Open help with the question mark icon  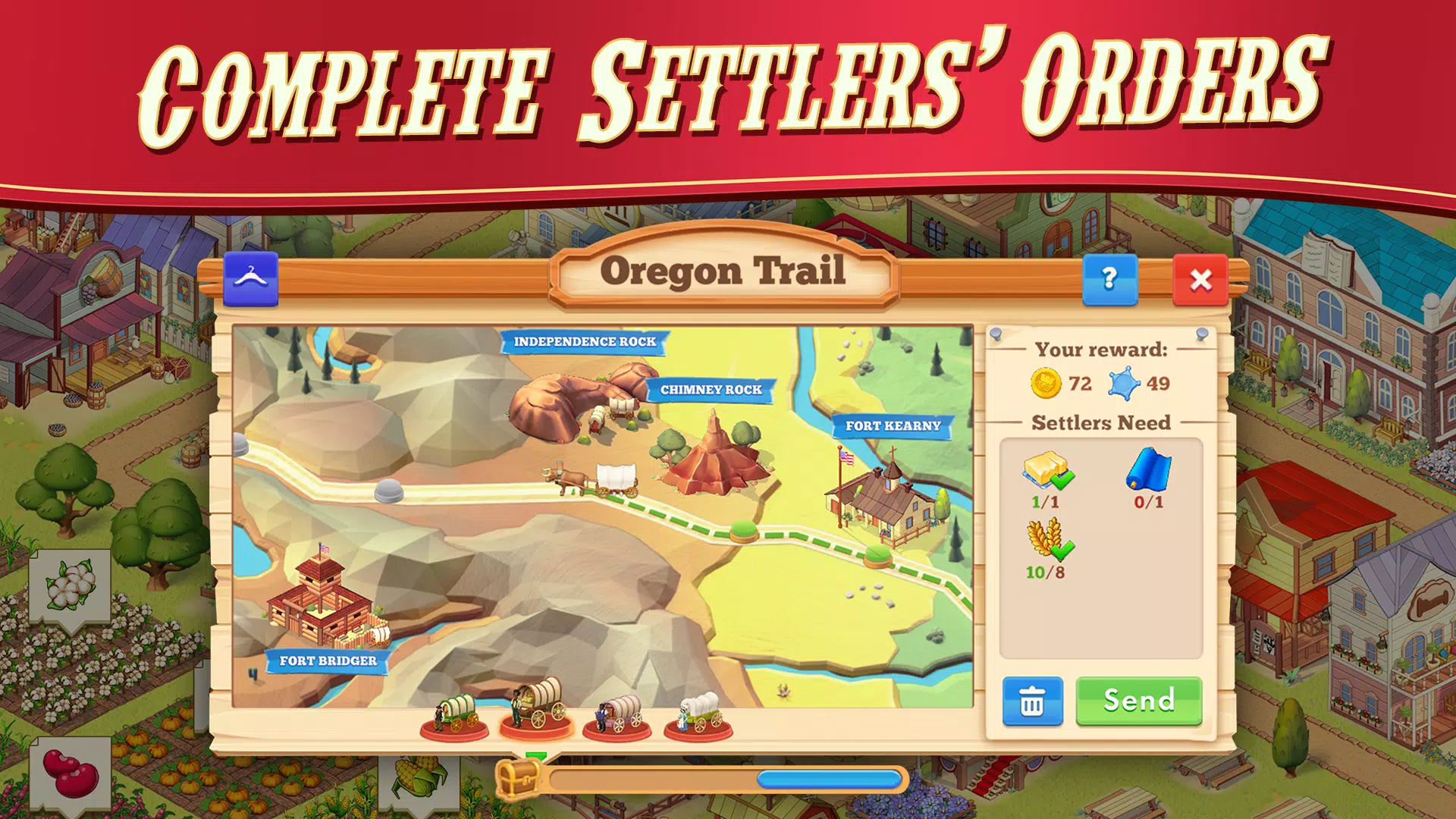point(1109,280)
